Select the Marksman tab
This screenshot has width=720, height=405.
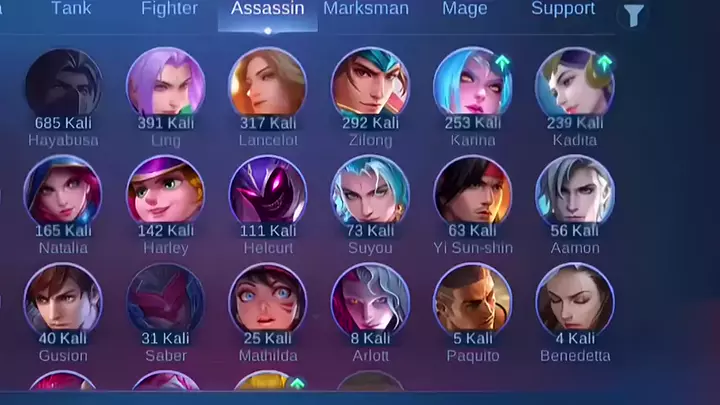[x=366, y=9]
